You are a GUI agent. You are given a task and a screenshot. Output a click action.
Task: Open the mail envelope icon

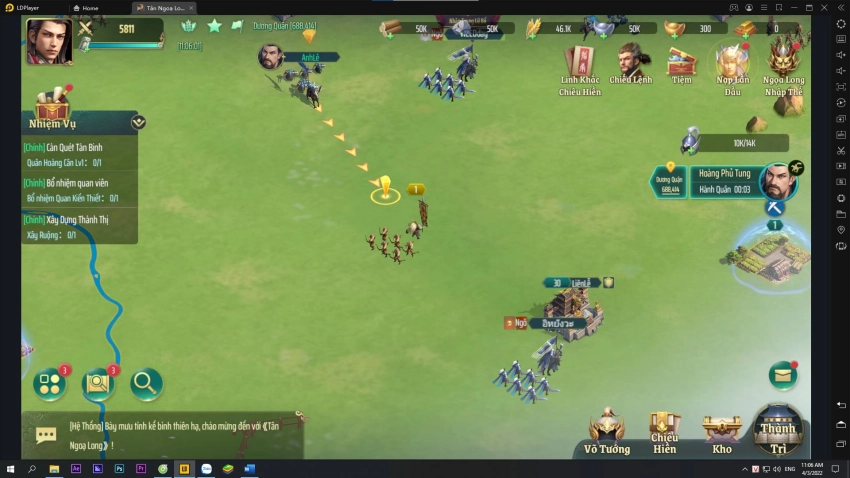783,374
